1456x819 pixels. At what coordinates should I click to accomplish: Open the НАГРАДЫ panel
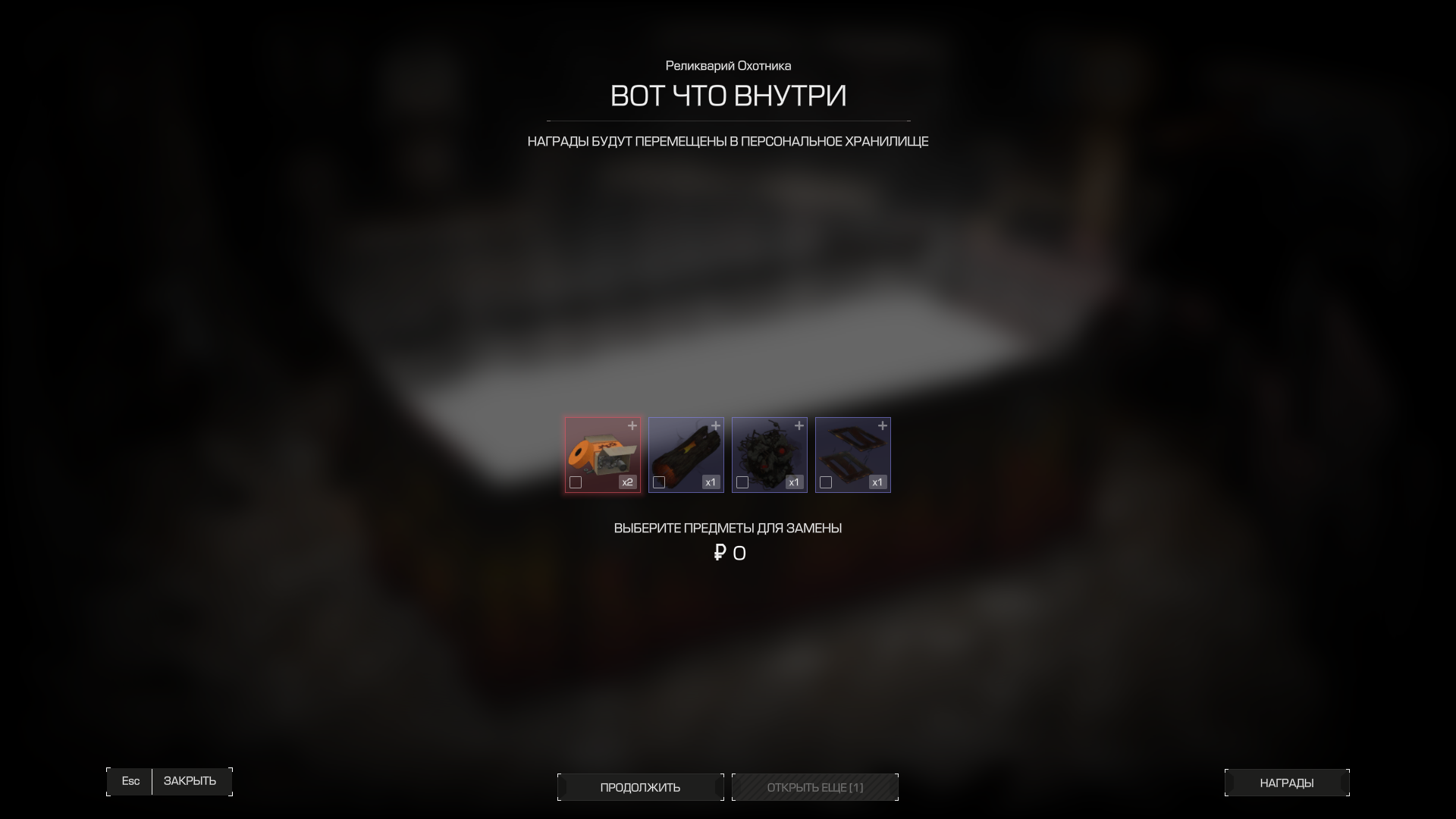tap(1286, 782)
